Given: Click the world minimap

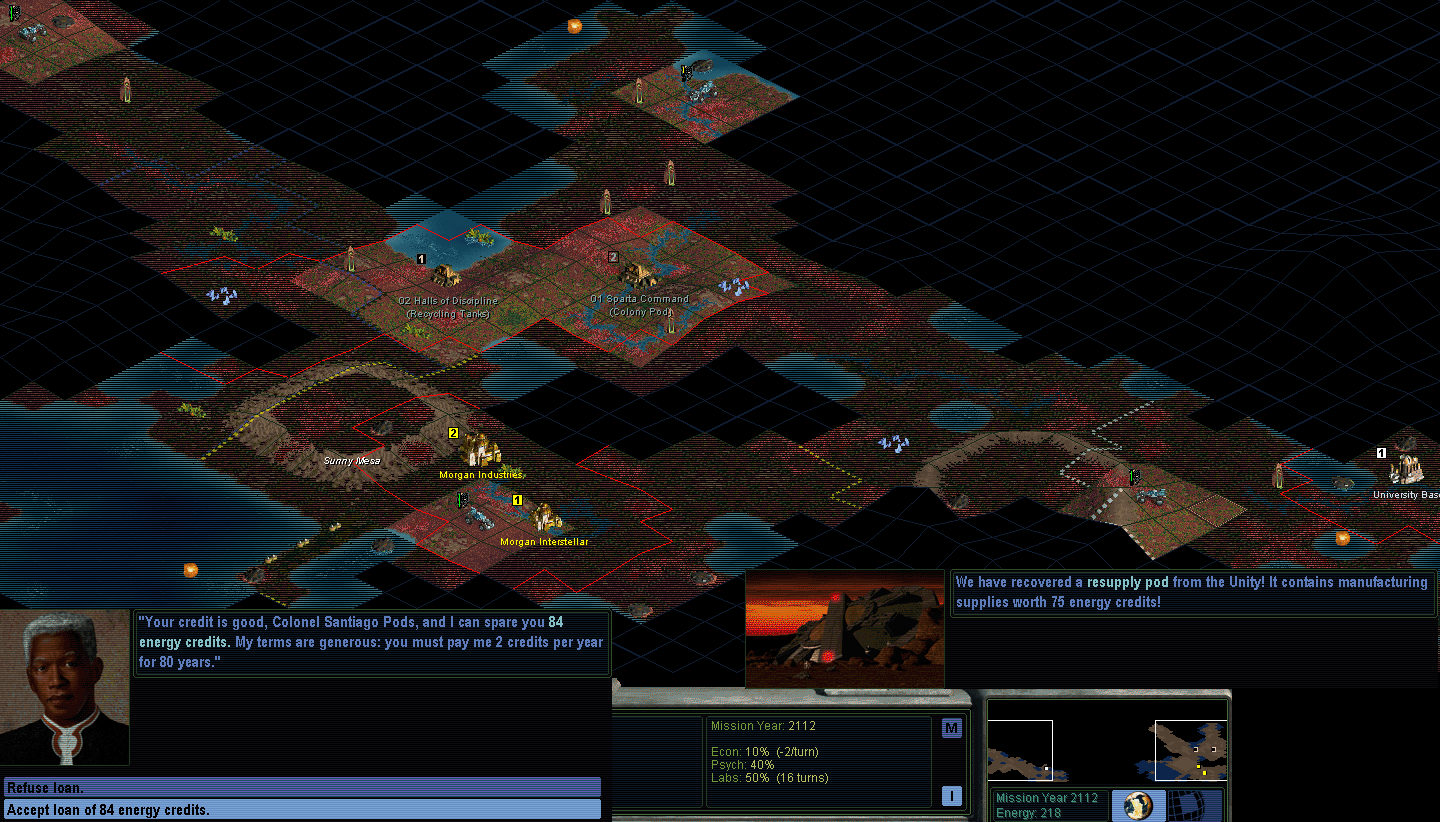Looking at the screenshot, I should 1107,750.
